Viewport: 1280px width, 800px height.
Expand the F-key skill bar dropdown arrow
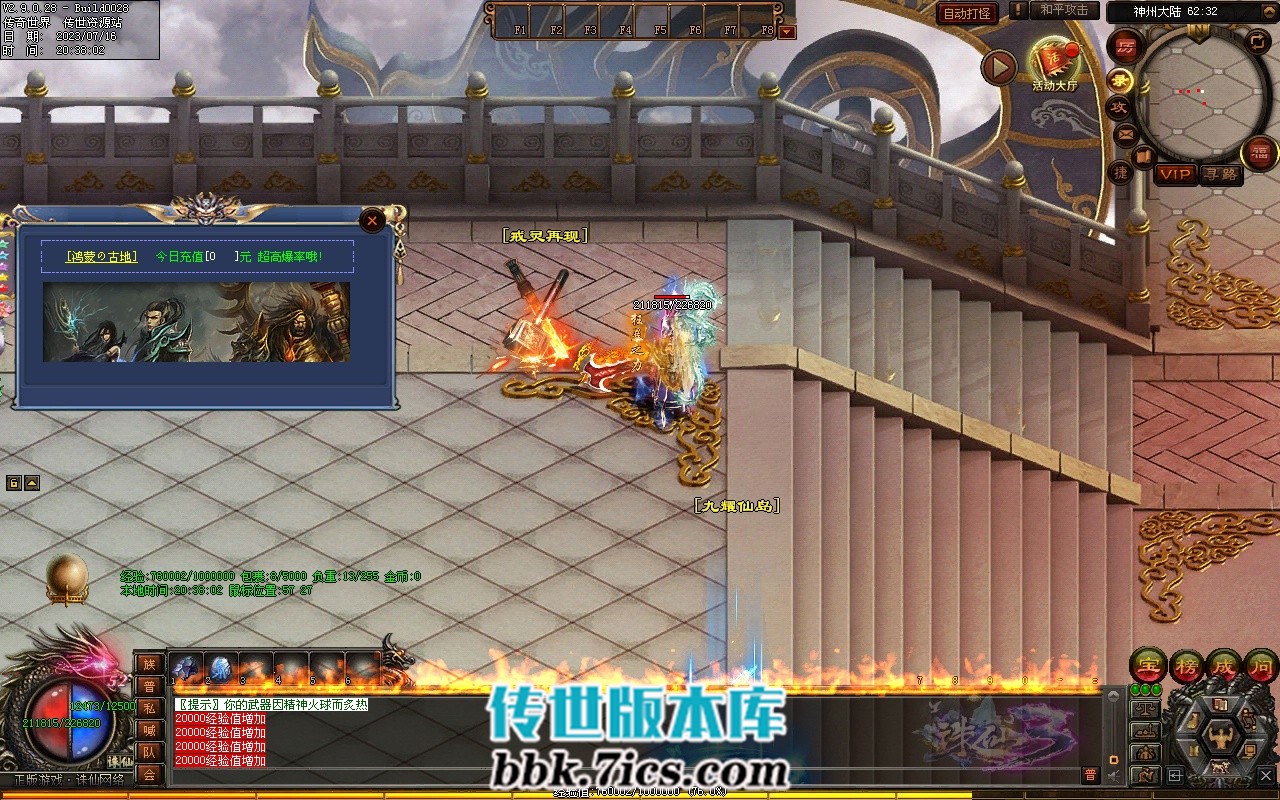point(788,32)
